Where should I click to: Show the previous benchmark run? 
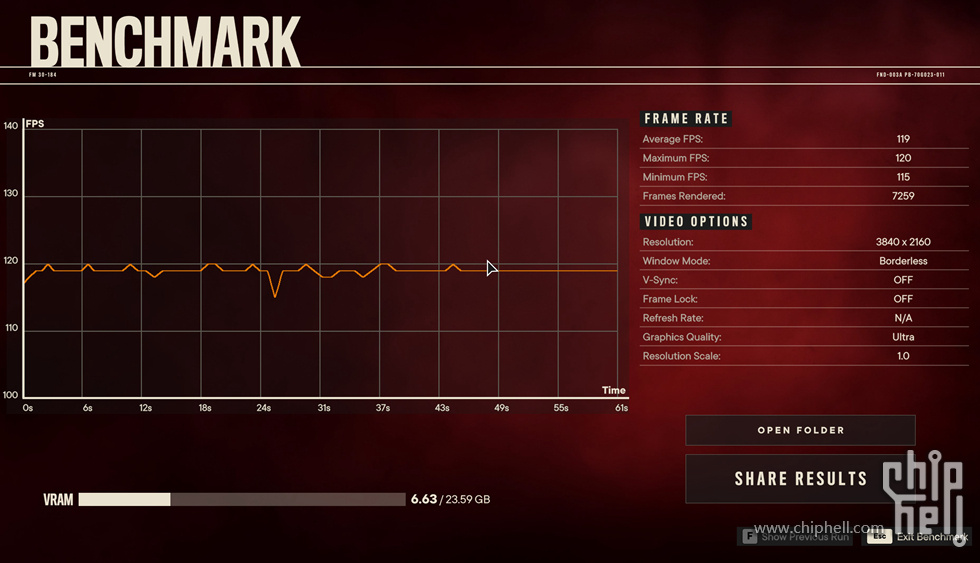pyautogui.click(x=796, y=537)
